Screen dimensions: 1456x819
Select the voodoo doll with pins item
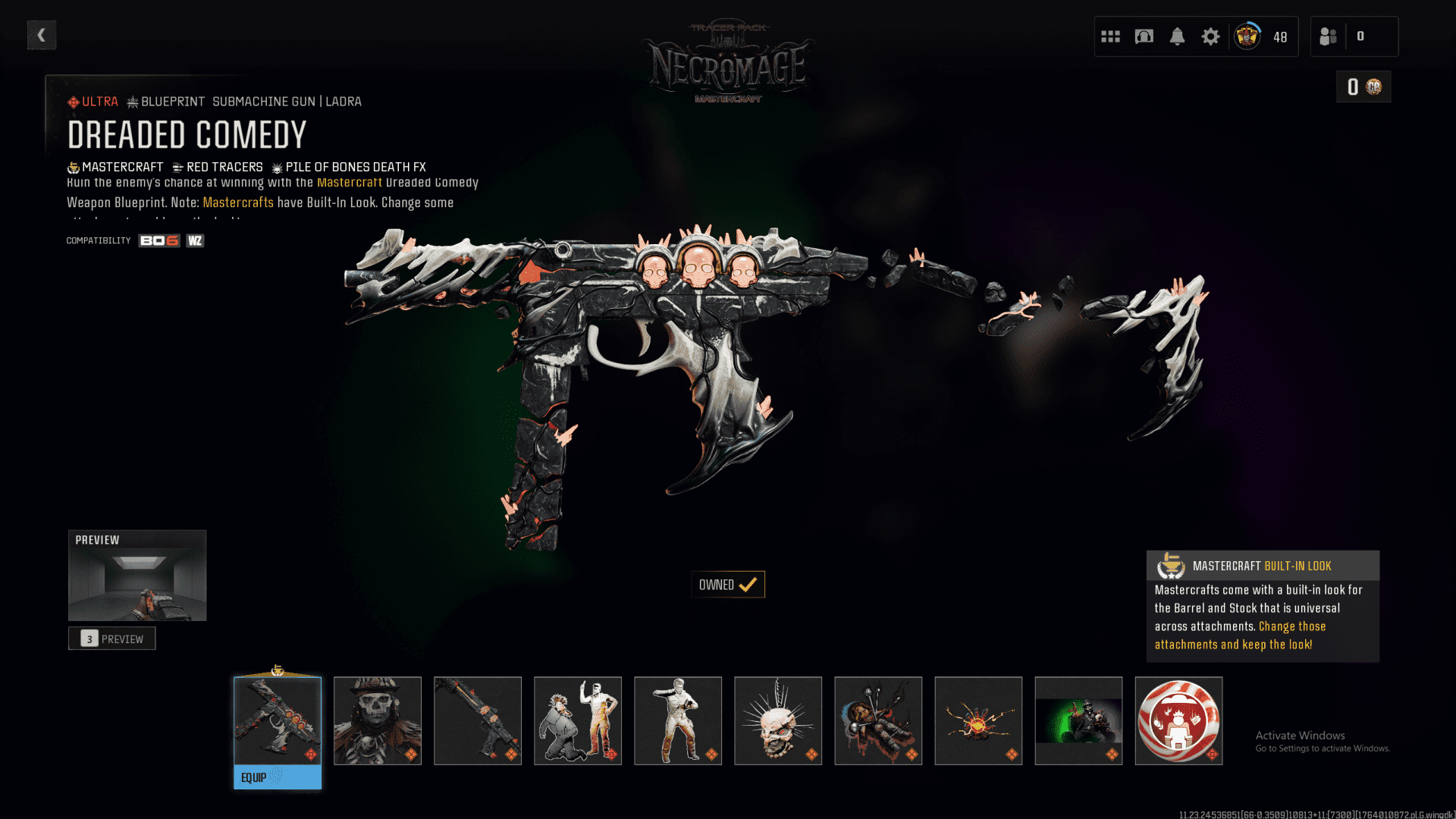point(878,720)
